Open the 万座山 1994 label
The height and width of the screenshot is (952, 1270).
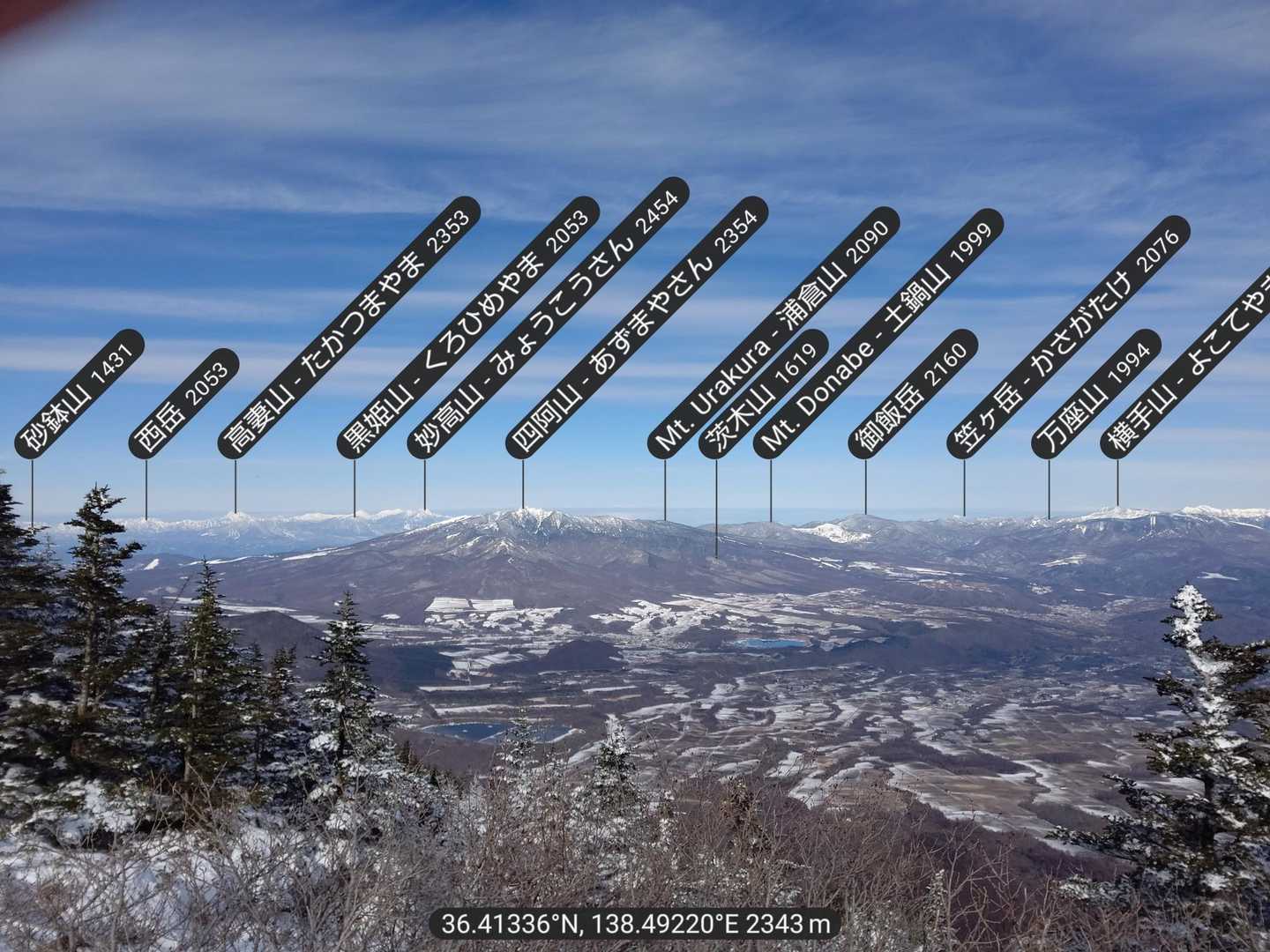coord(1096,394)
